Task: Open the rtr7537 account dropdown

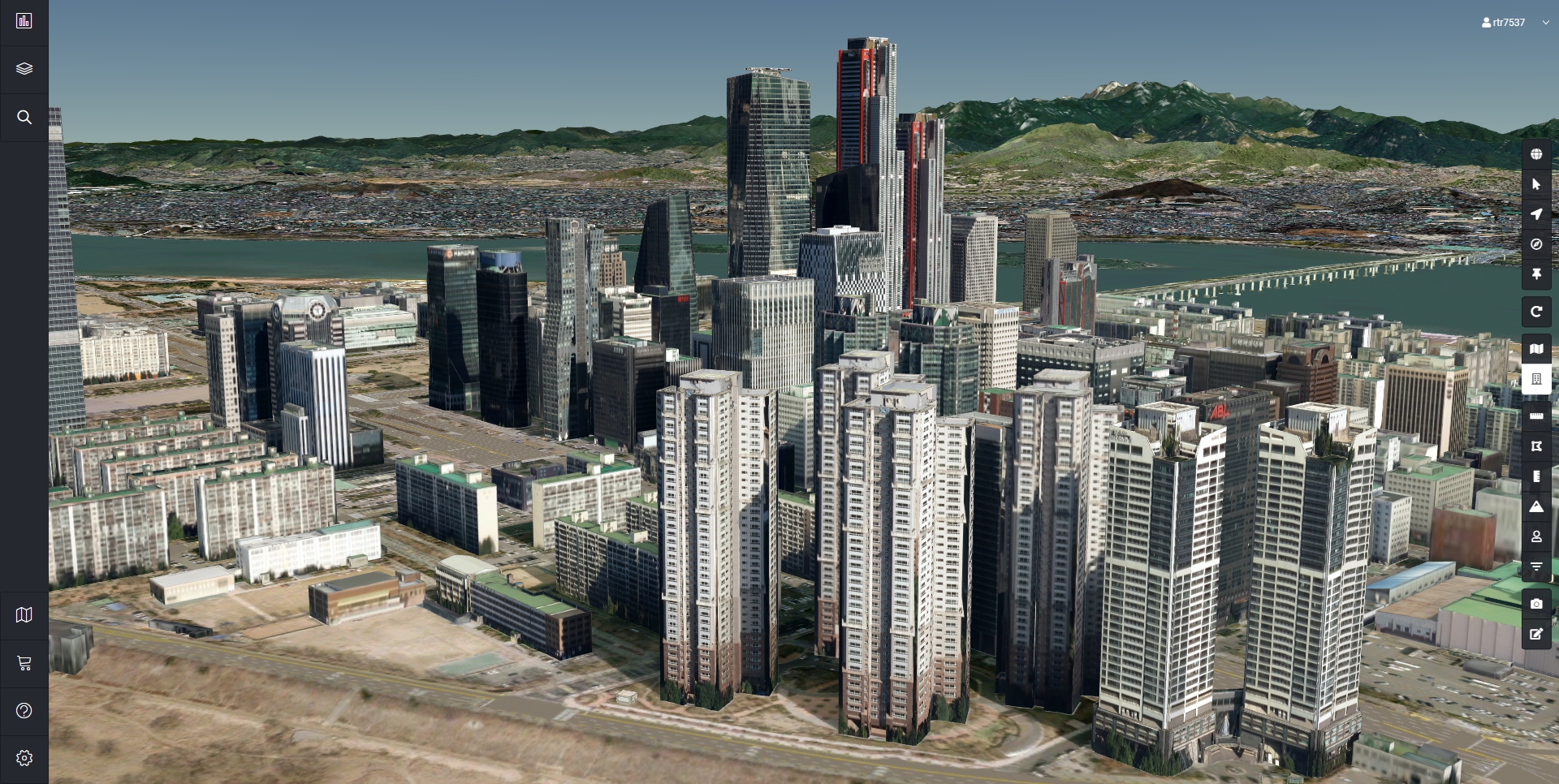Action: coord(1514,23)
